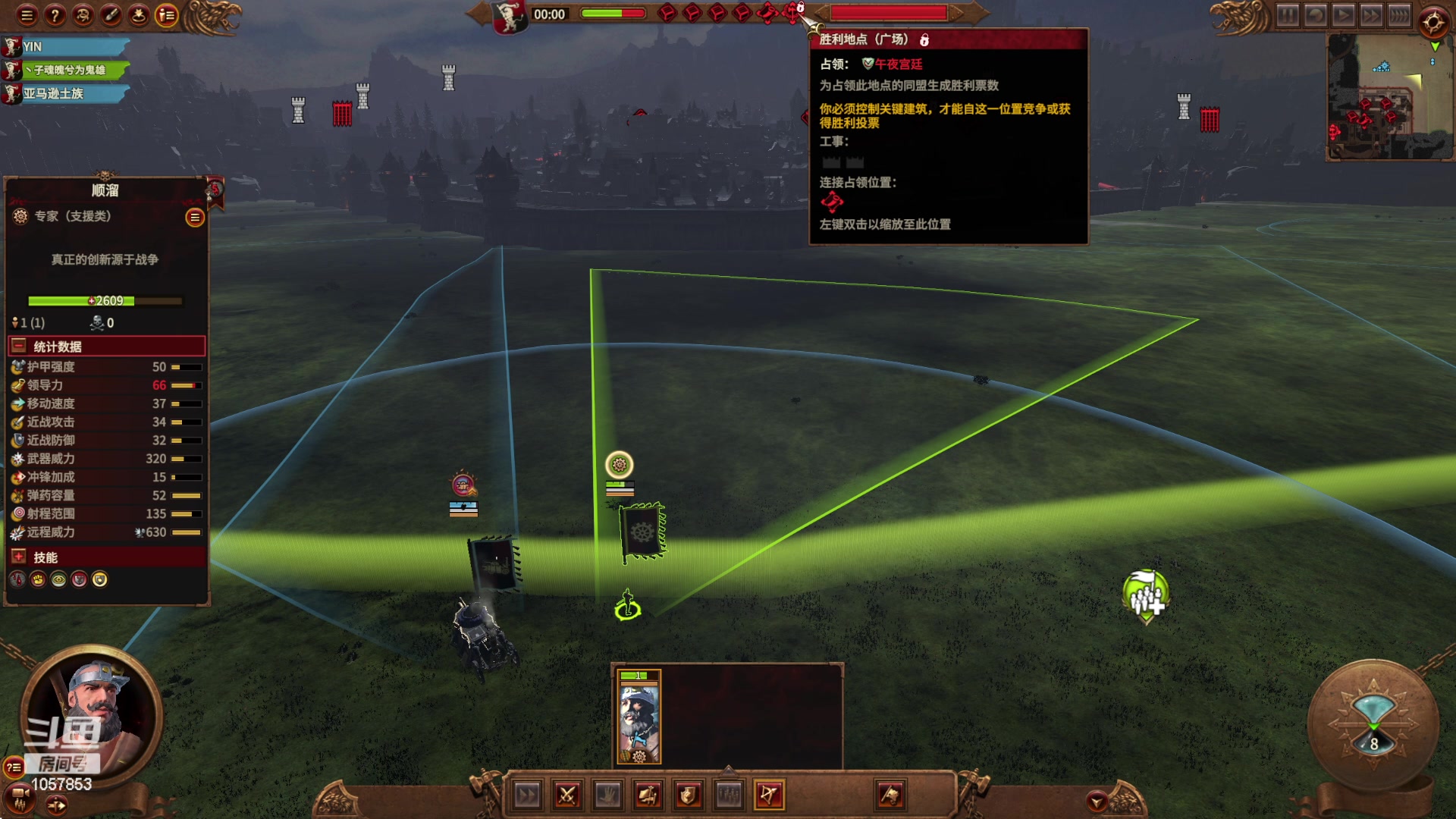Screen dimensions: 1456x819
Task: Select the 亚马逊土族 player row
Action: tap(68, 94)
